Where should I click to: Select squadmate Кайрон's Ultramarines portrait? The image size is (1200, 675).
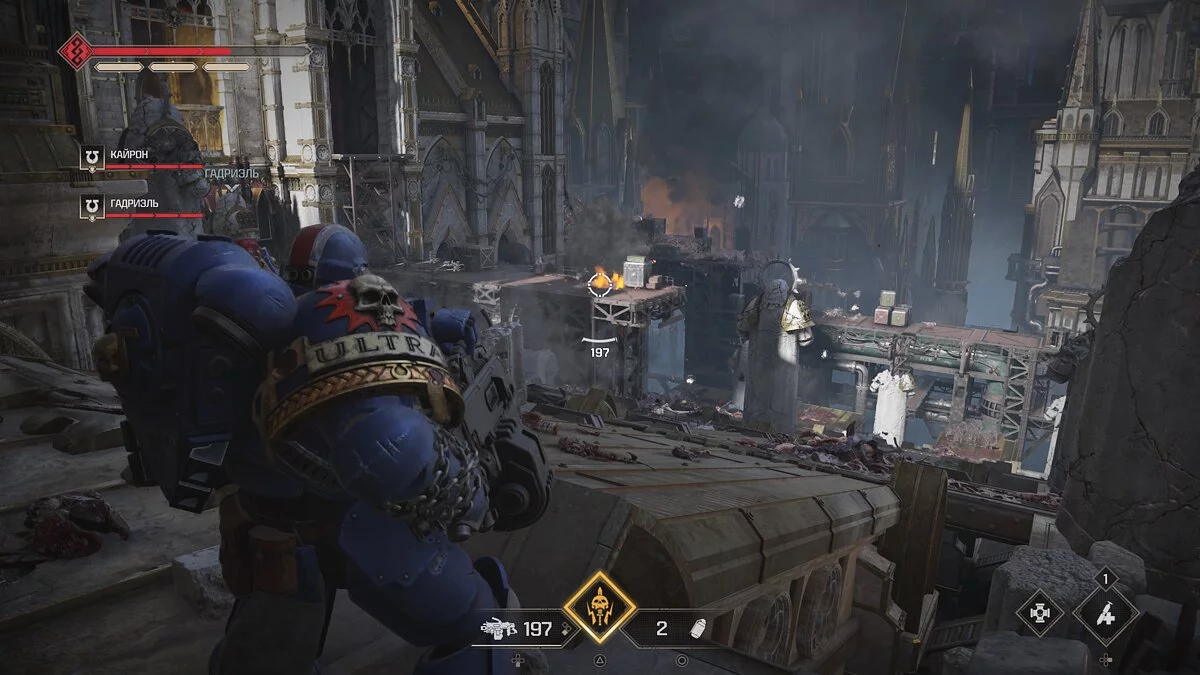pos(92,157)
